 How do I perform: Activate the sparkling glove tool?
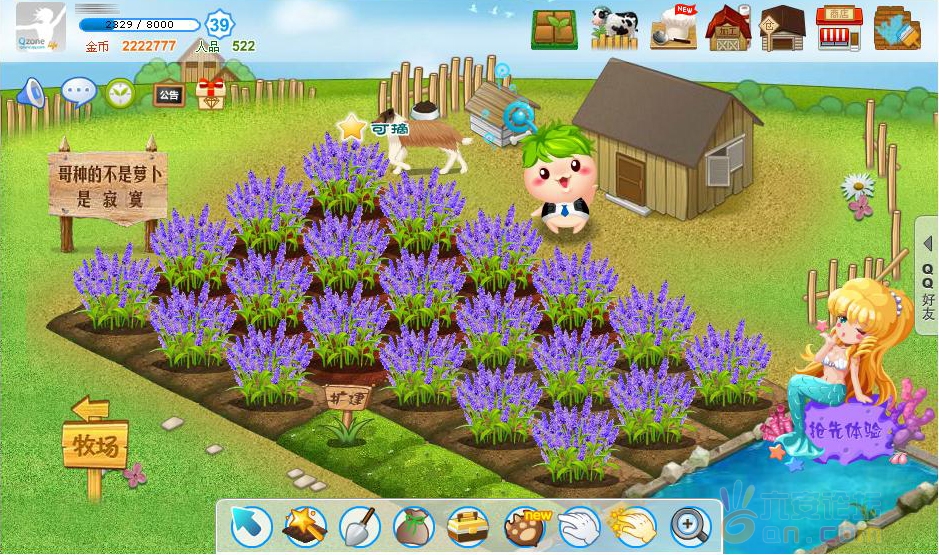pos(633,525)
